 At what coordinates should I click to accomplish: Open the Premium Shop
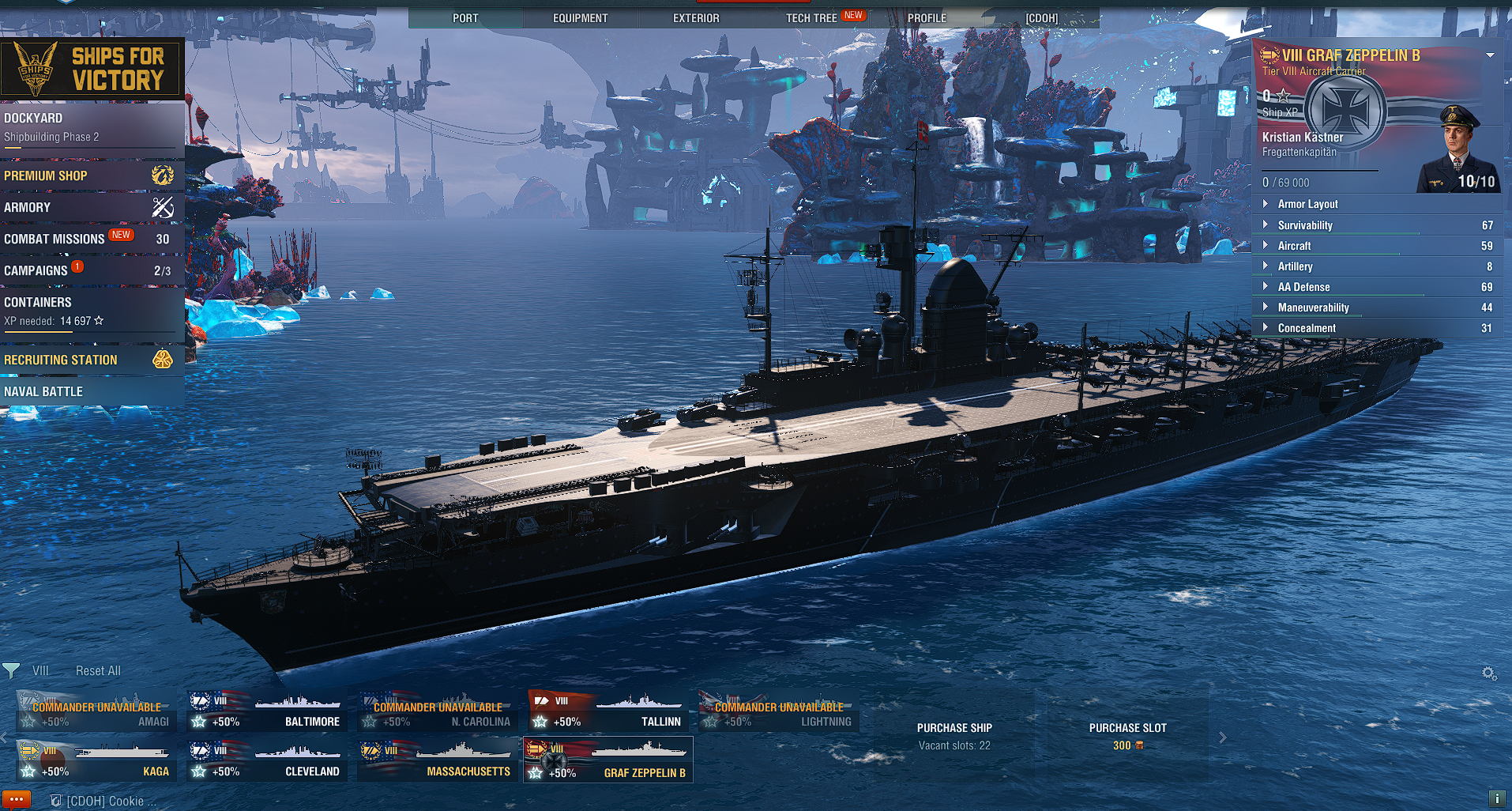[x=91, y=175]
